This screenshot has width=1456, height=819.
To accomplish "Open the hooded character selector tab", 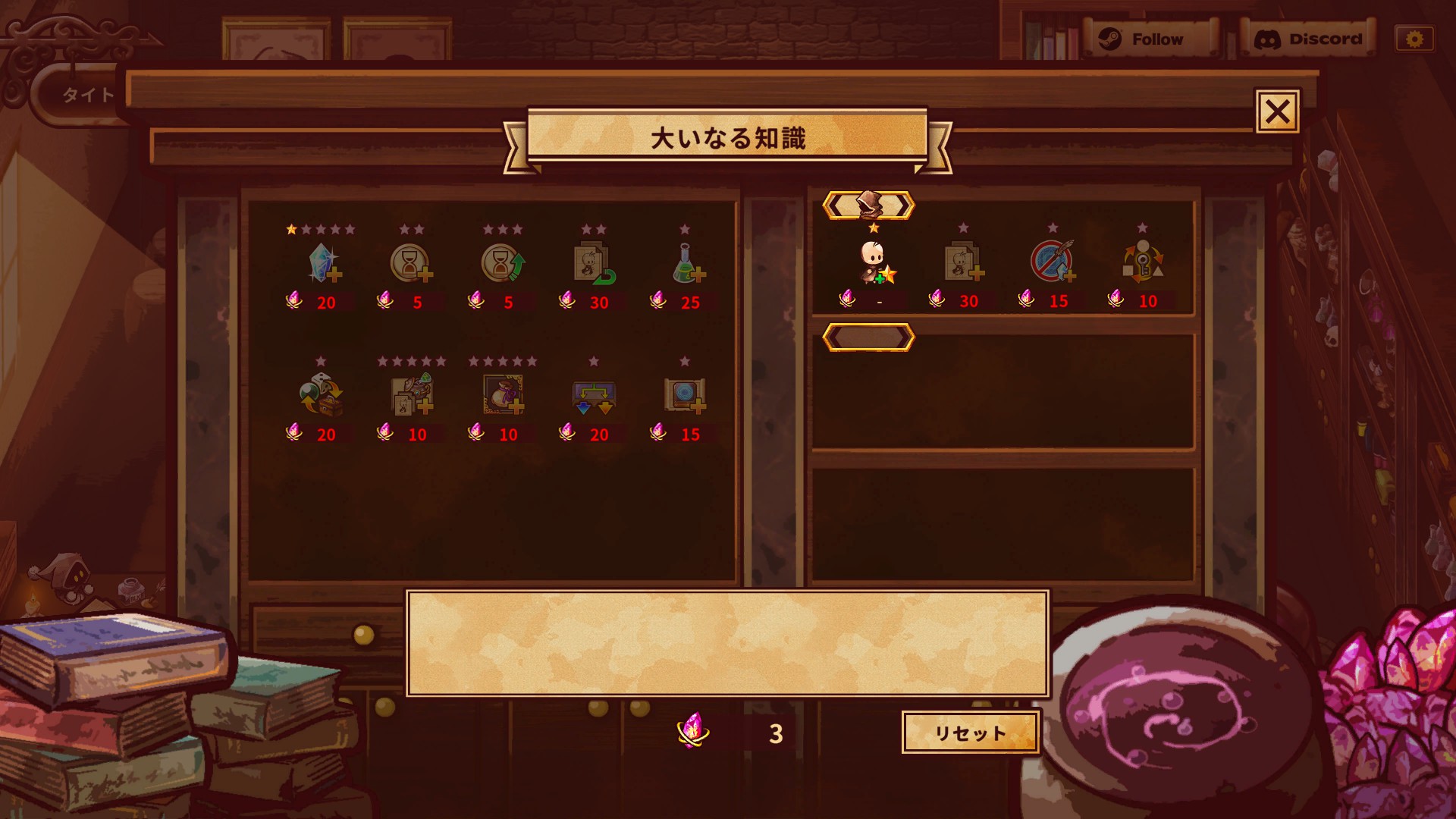I will point(869,206).
